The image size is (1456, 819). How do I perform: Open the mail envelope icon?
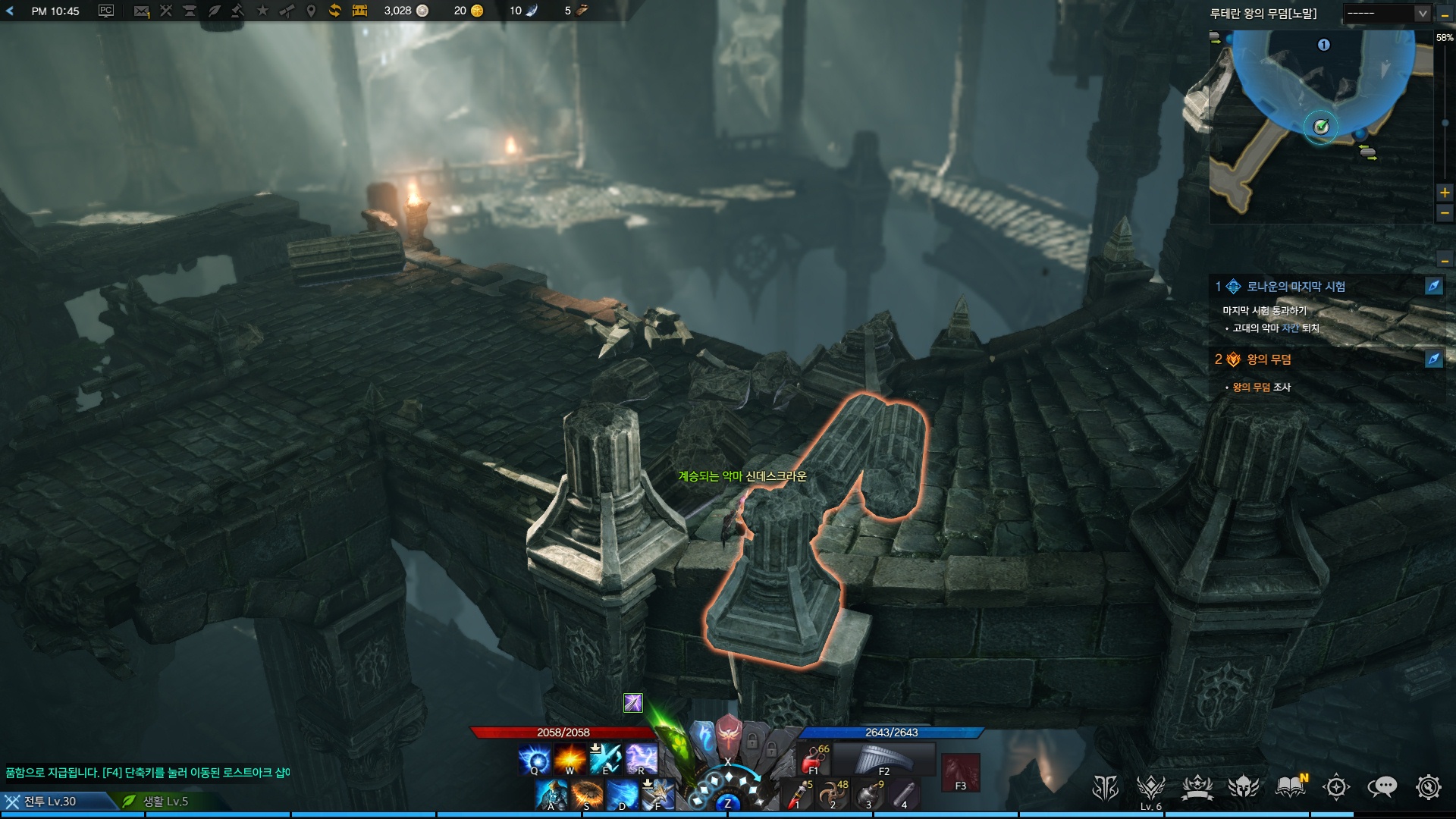(x=141, y=11)
